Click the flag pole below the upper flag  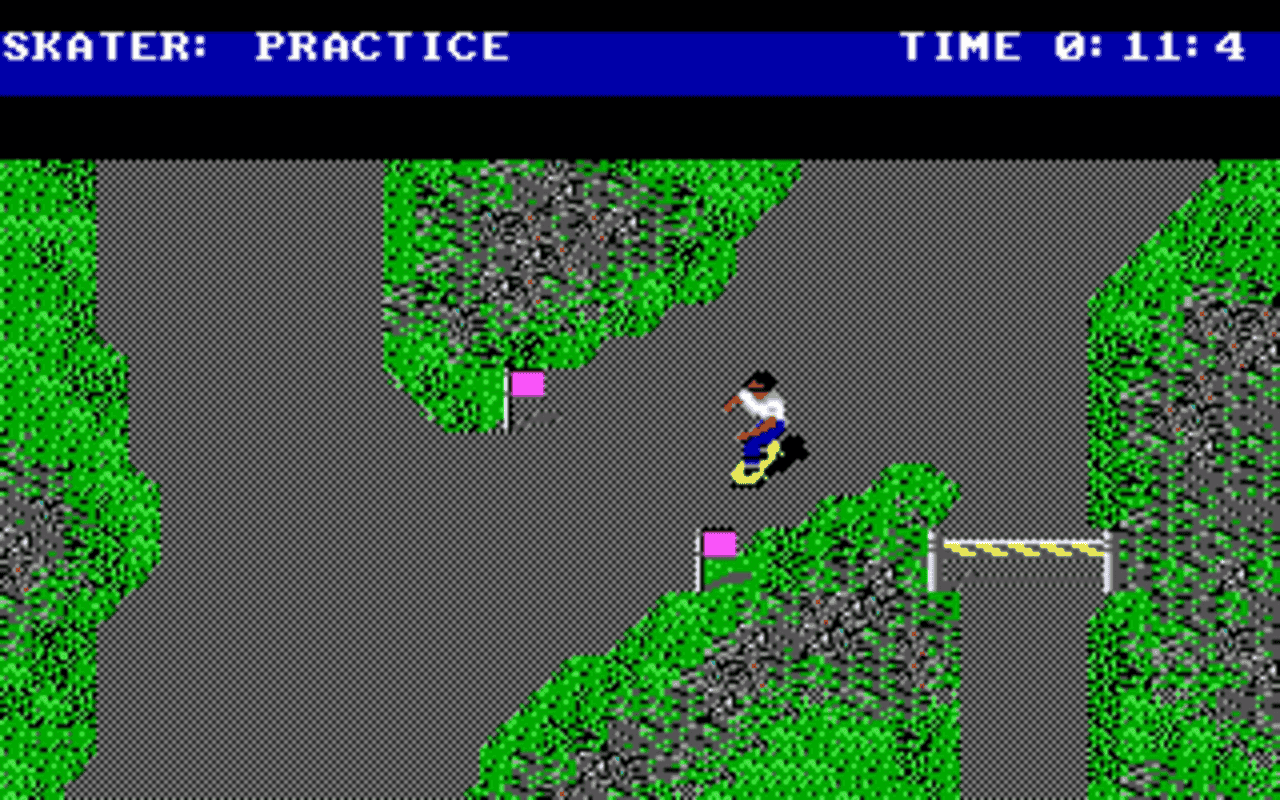508,415
